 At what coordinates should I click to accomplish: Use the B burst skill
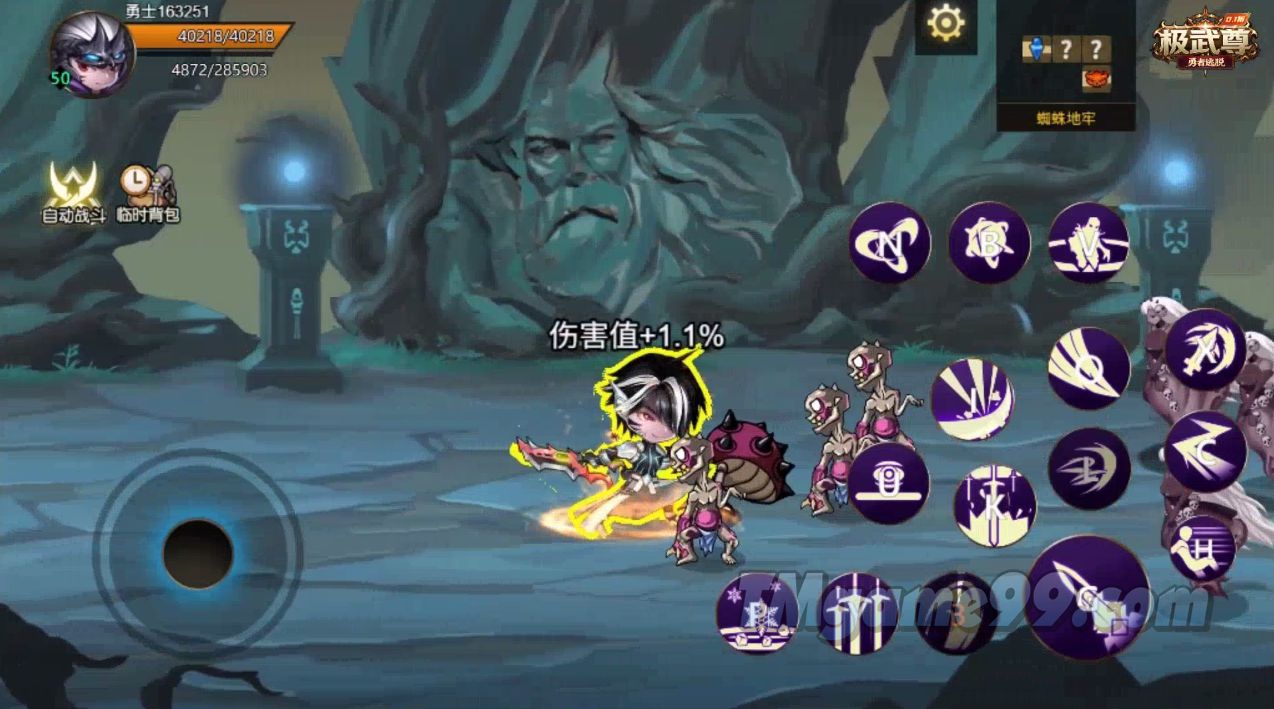pos(989,242)
